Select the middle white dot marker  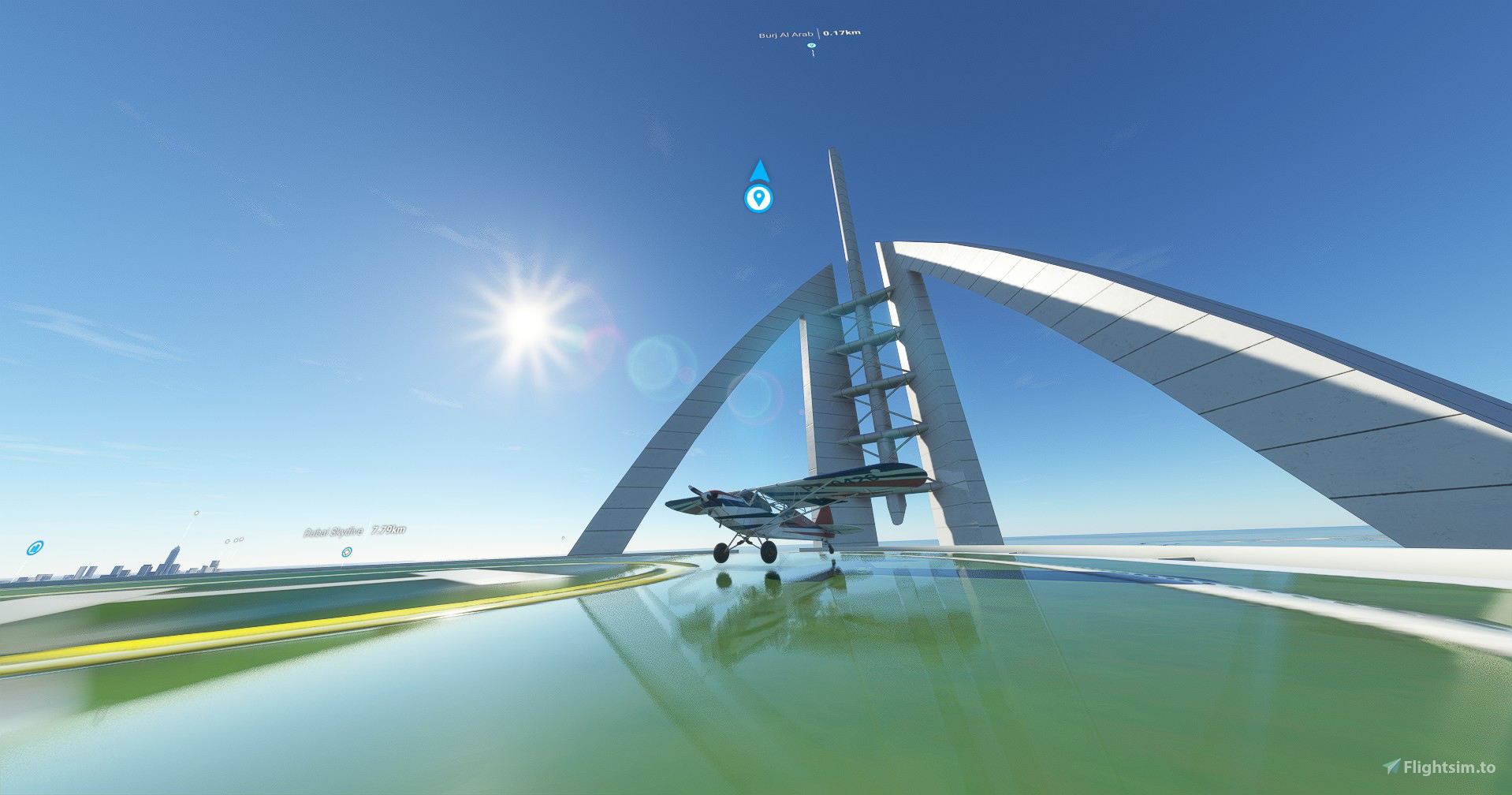236,541
